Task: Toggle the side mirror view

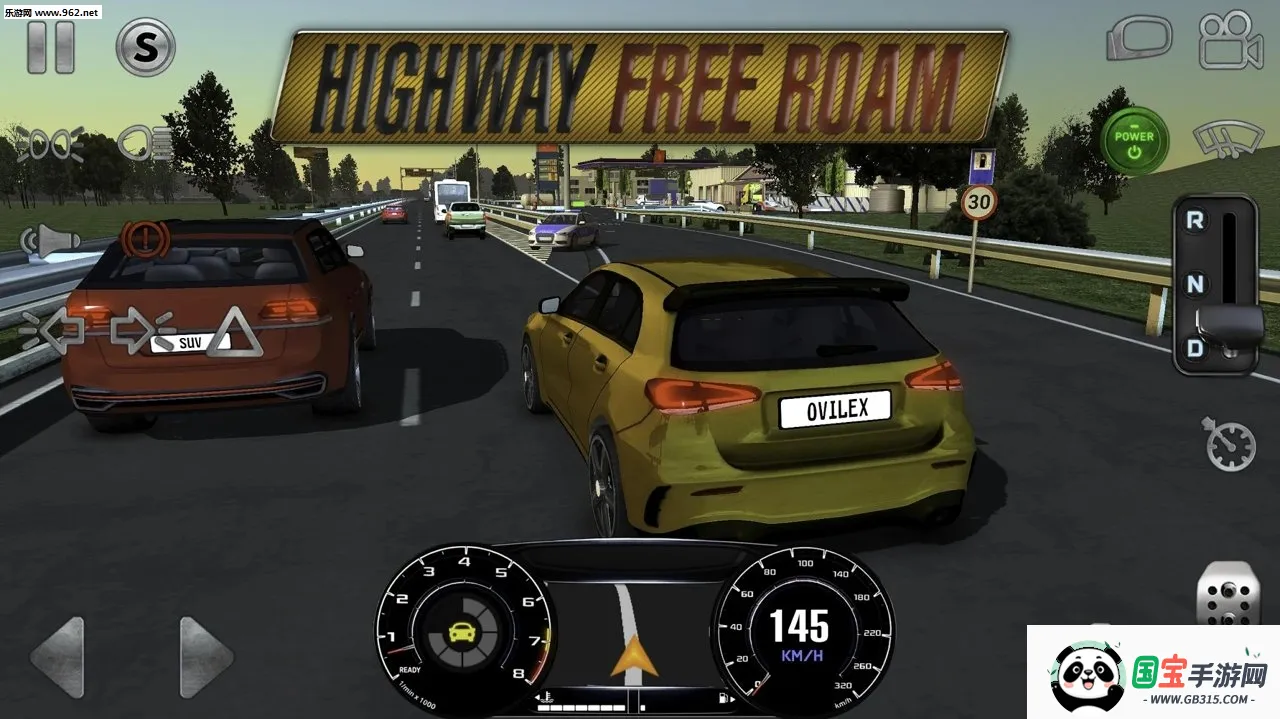Action: tap(1138, 40)
